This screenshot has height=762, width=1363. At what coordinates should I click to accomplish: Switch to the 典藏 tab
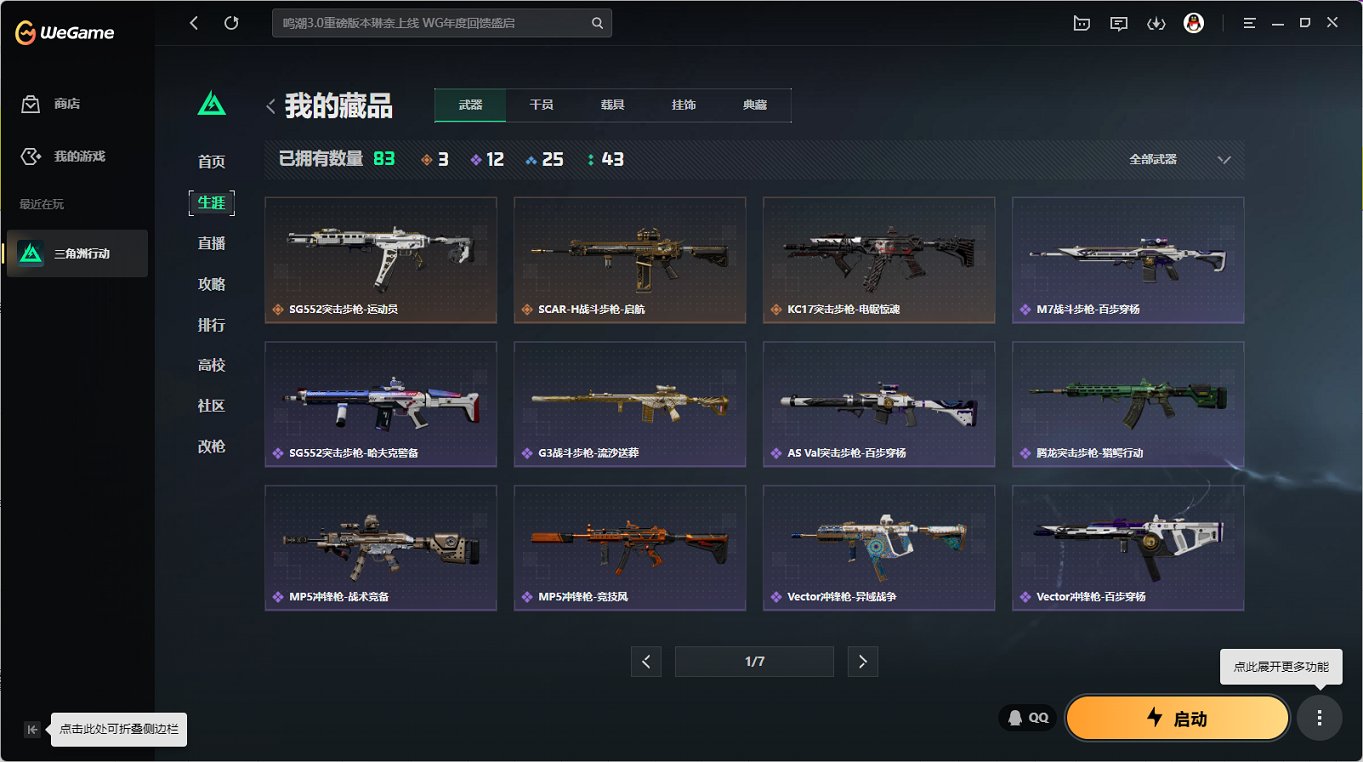click(x=755, y=104)
